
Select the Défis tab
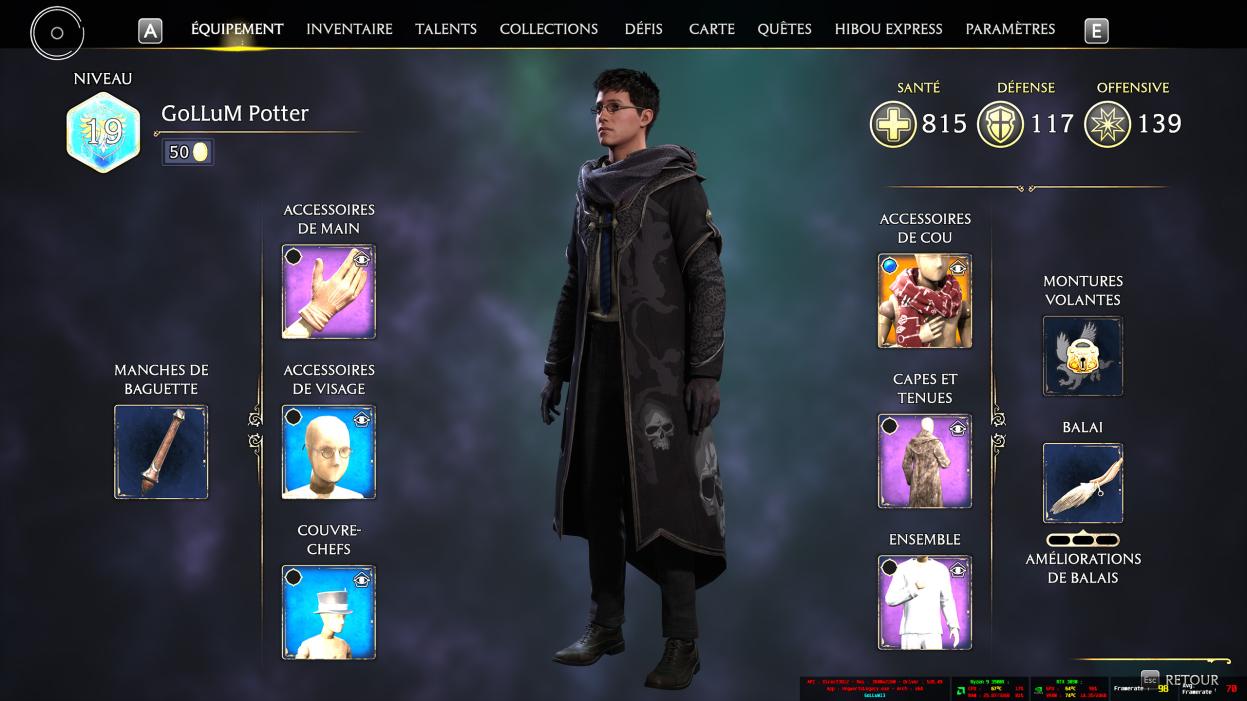pos(644,29)
